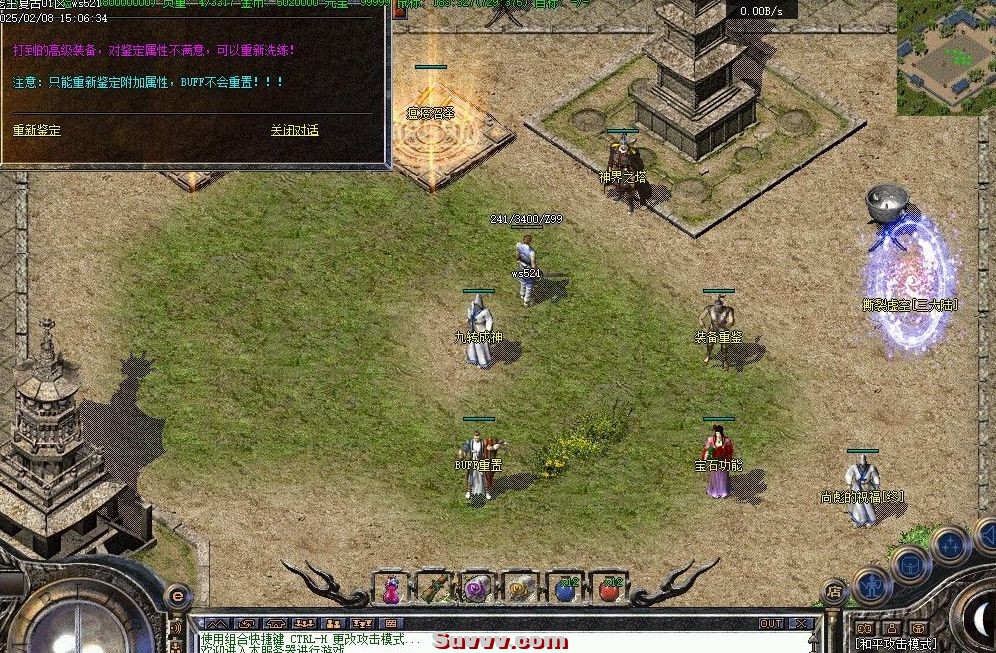The height and width of the screenshot is (653, 996).
Task: Use the pink potion in the hotbar
Action: [x=392, y=589]
